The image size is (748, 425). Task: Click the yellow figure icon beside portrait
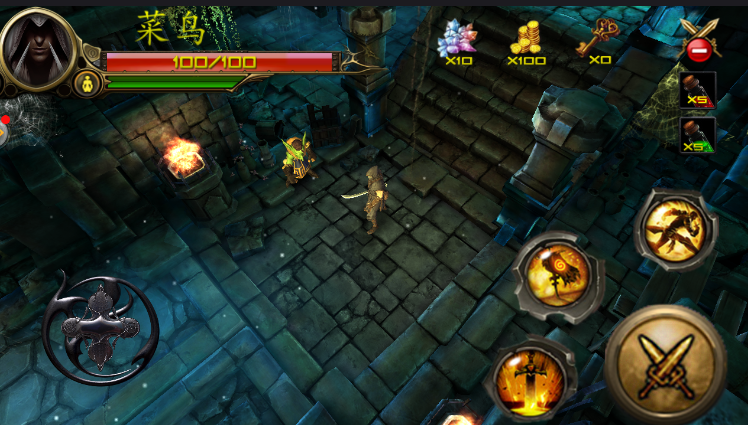click(88, 84)
